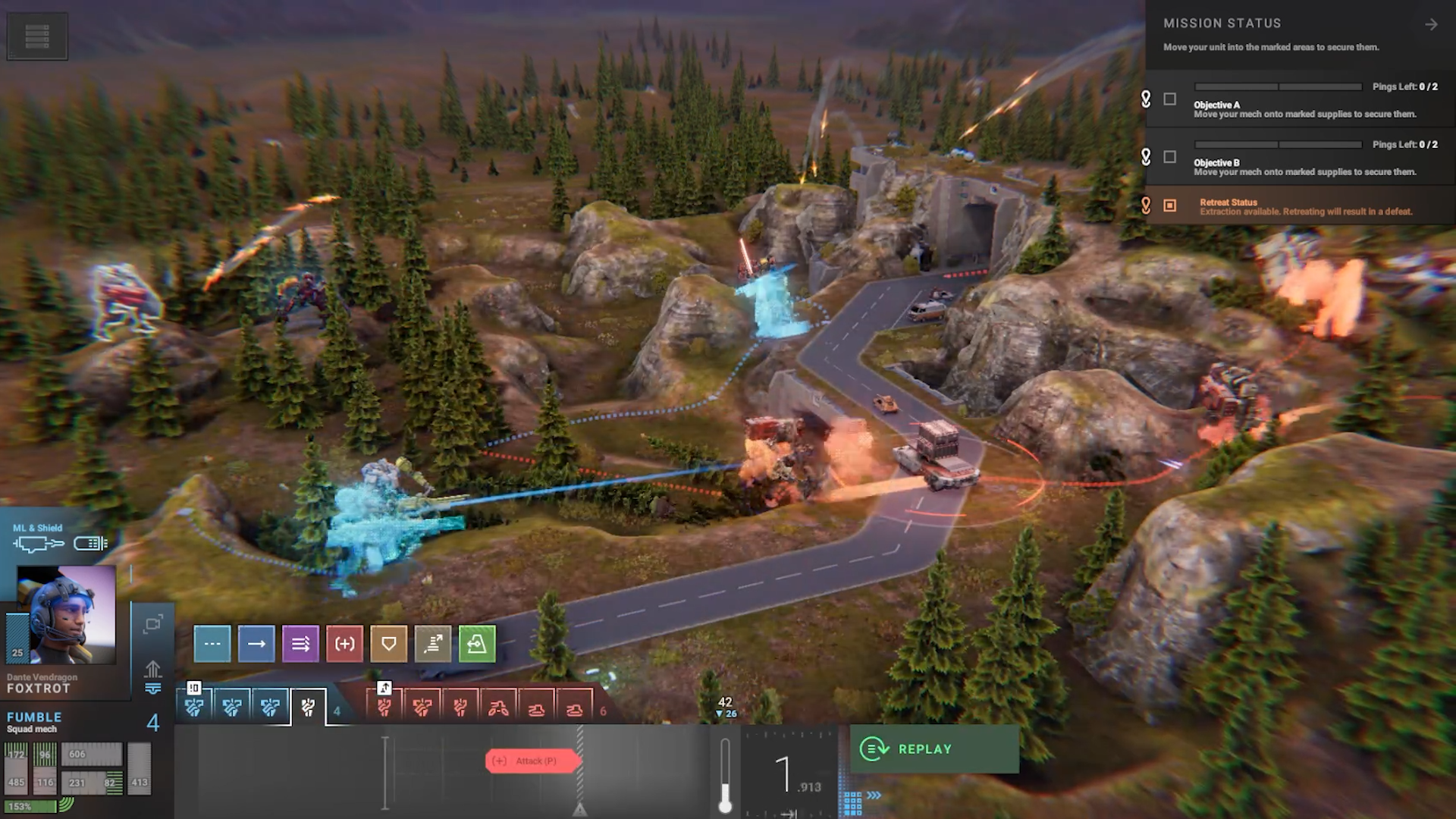Screen dimensions: 1456x819
Task: Start the turn Replay
Action: (934, 749)
